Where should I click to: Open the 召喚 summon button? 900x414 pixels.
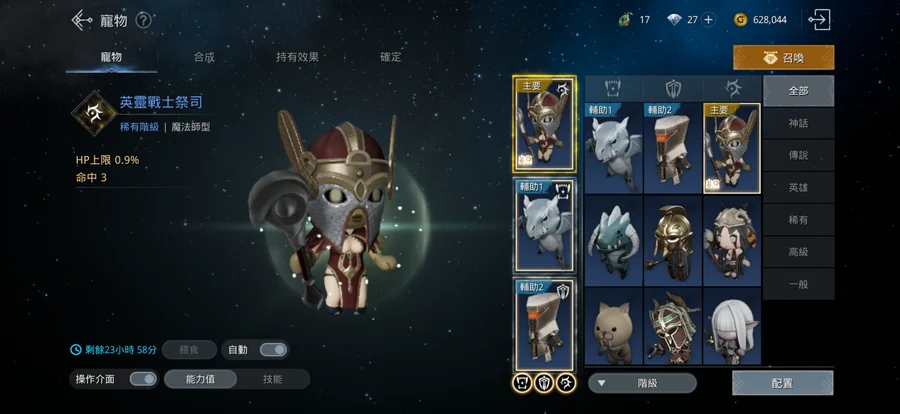click(x=783, y=57)
